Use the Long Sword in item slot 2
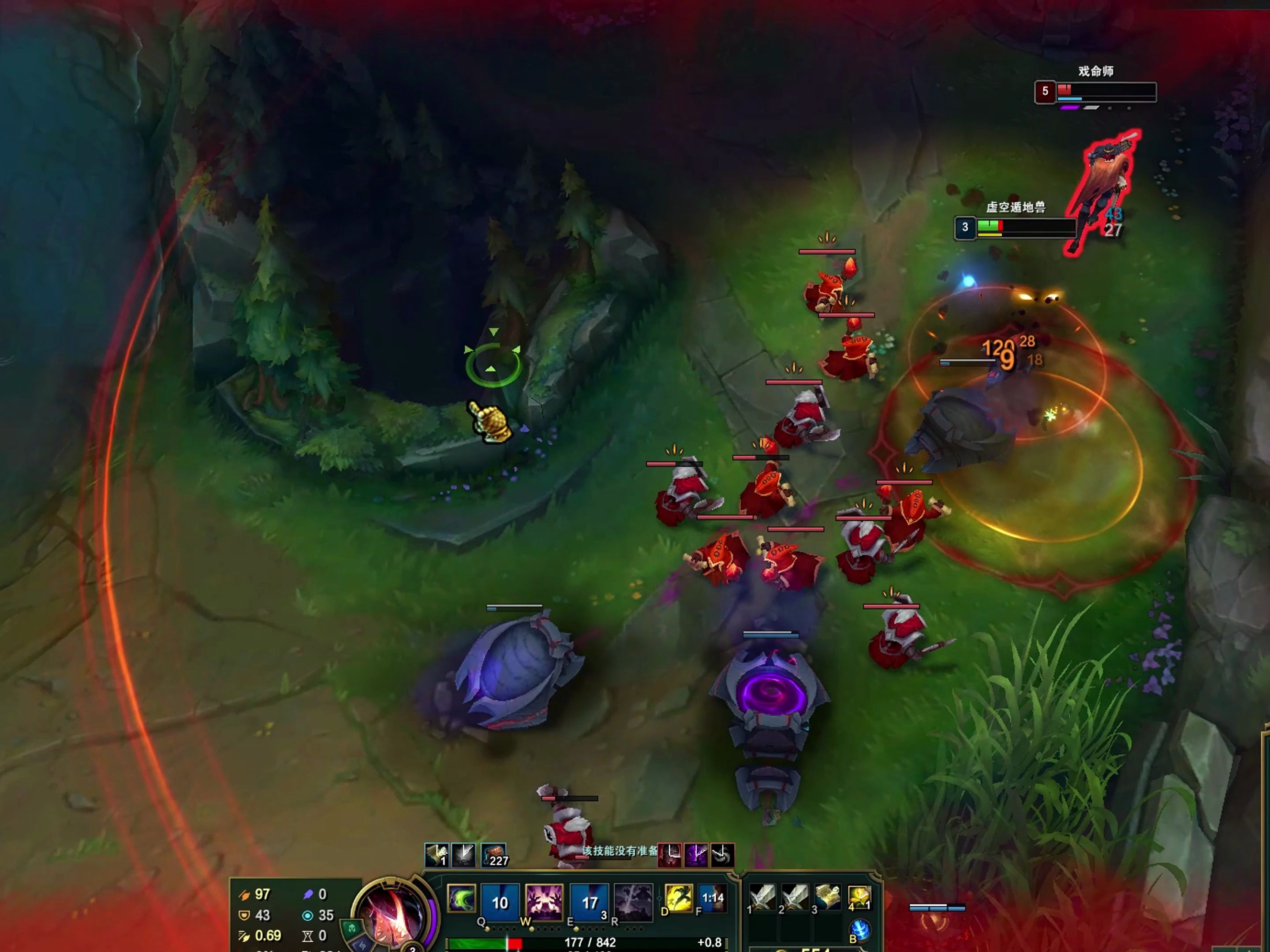This screenshot has height=952, width=1270. pos(795,897)
